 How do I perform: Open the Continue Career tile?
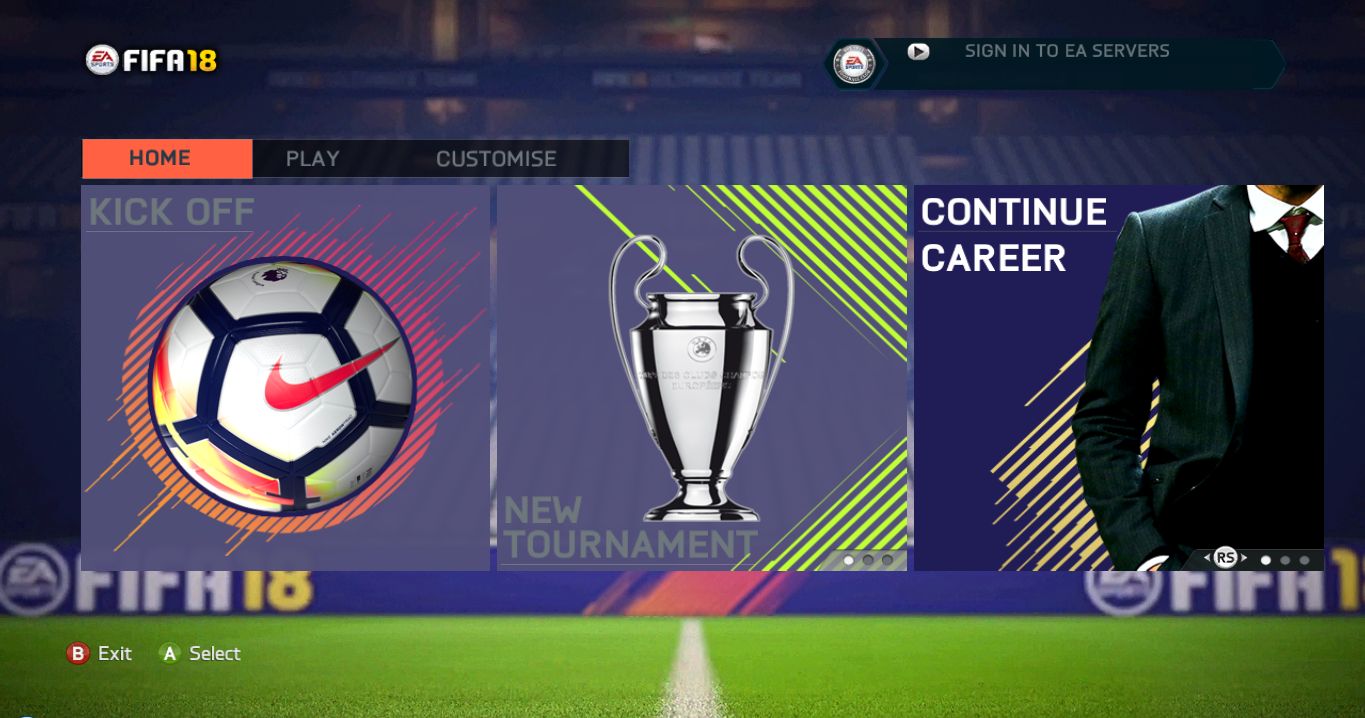coord(1118,378)
